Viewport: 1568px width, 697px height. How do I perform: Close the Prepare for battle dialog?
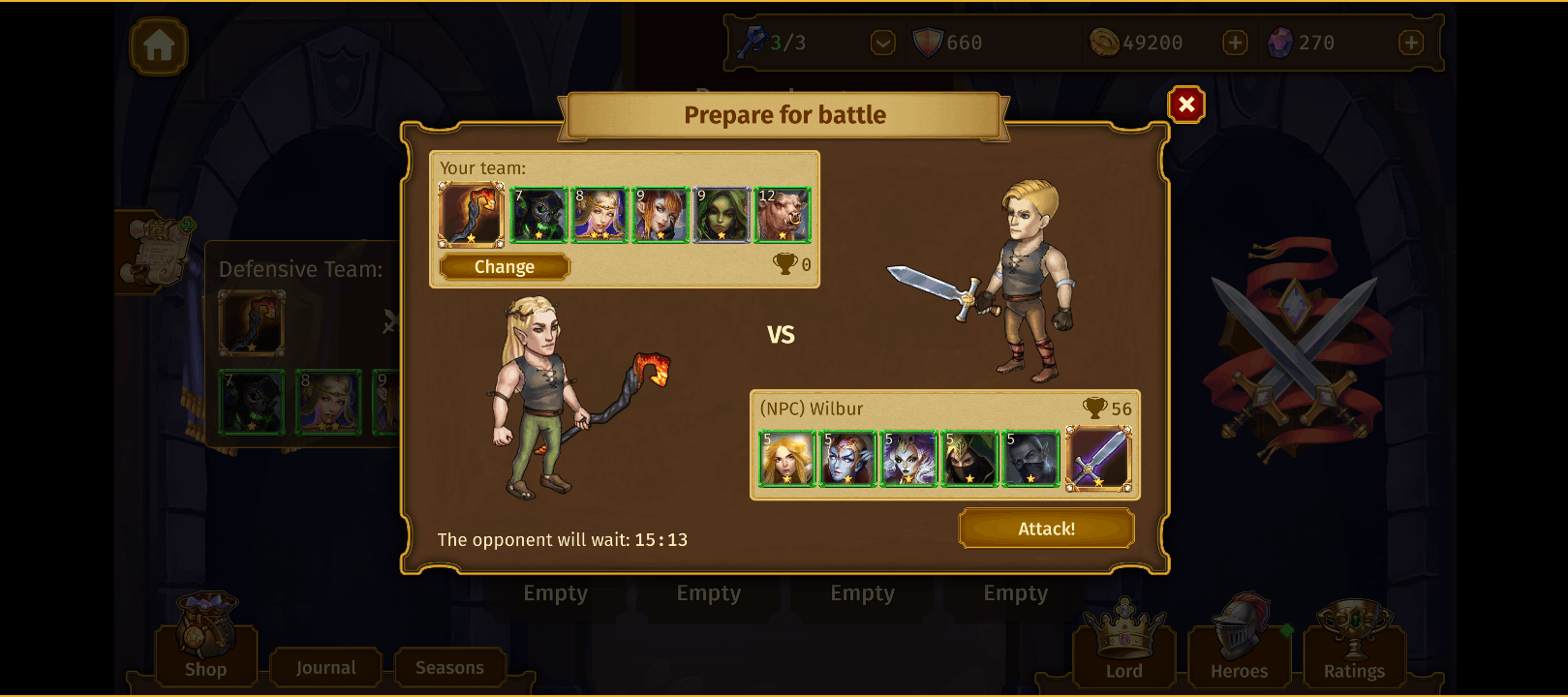1186,105
